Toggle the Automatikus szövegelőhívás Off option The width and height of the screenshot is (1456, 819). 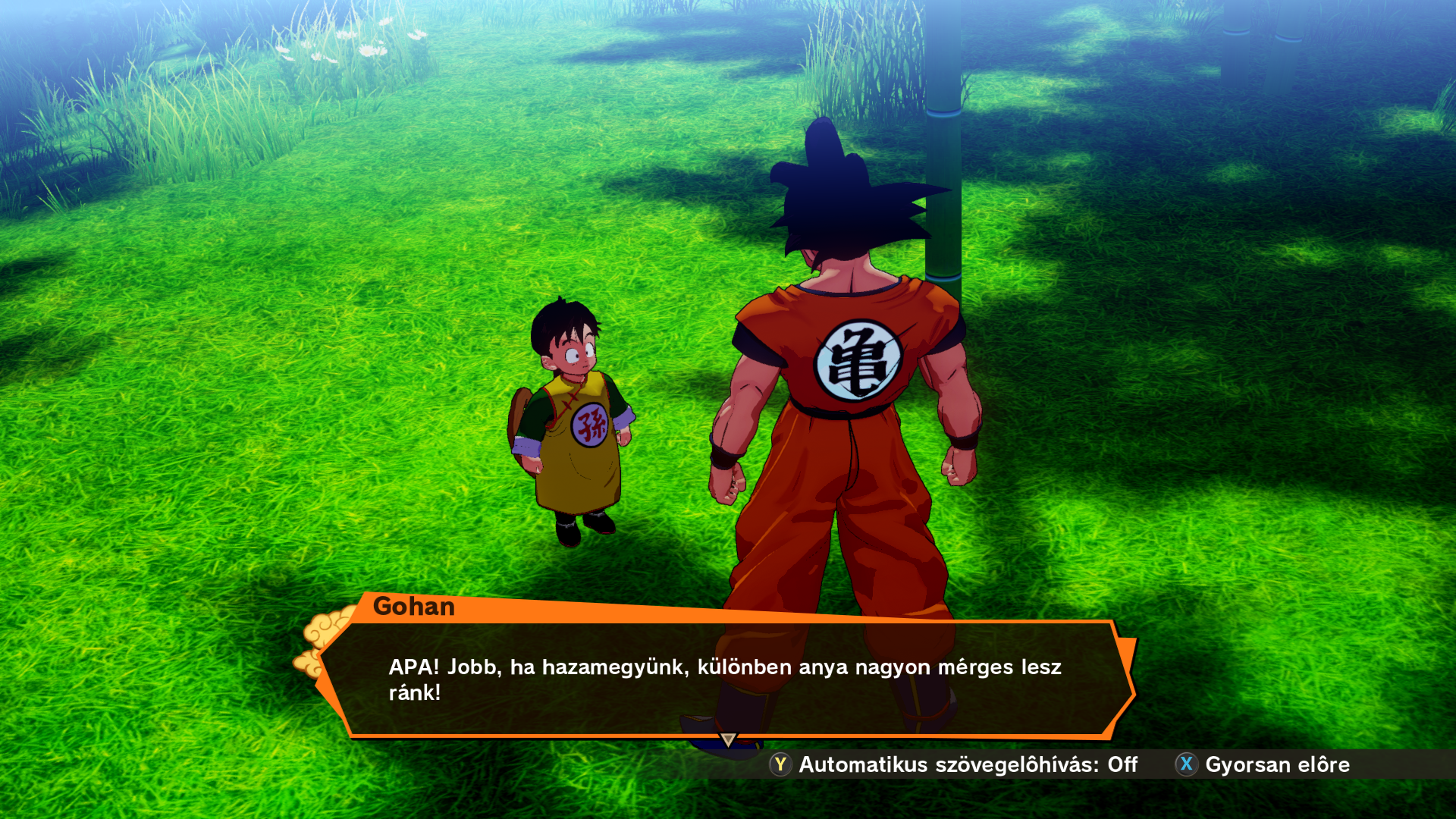(954, 764)
